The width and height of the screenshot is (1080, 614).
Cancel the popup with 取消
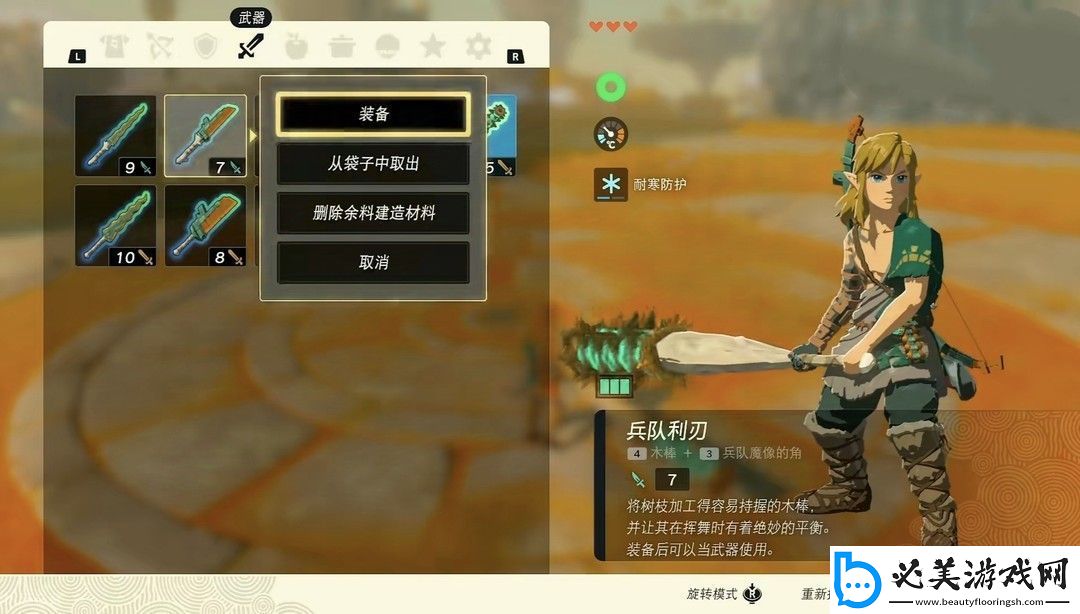click(373, 261)
